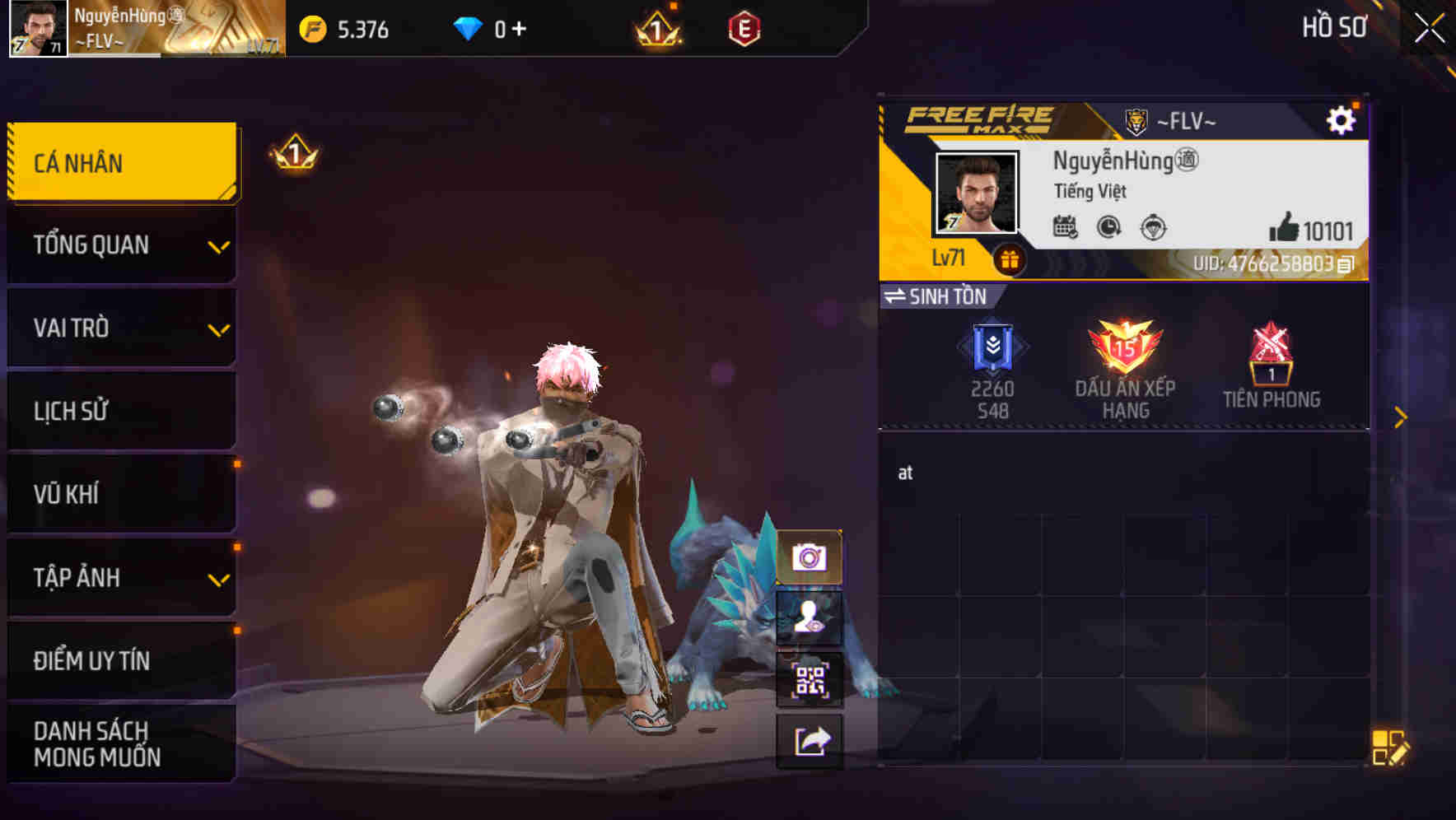Select the CÁ NHÂN tab
This screenshot has height=820, width=1456.
pos(119,162)
